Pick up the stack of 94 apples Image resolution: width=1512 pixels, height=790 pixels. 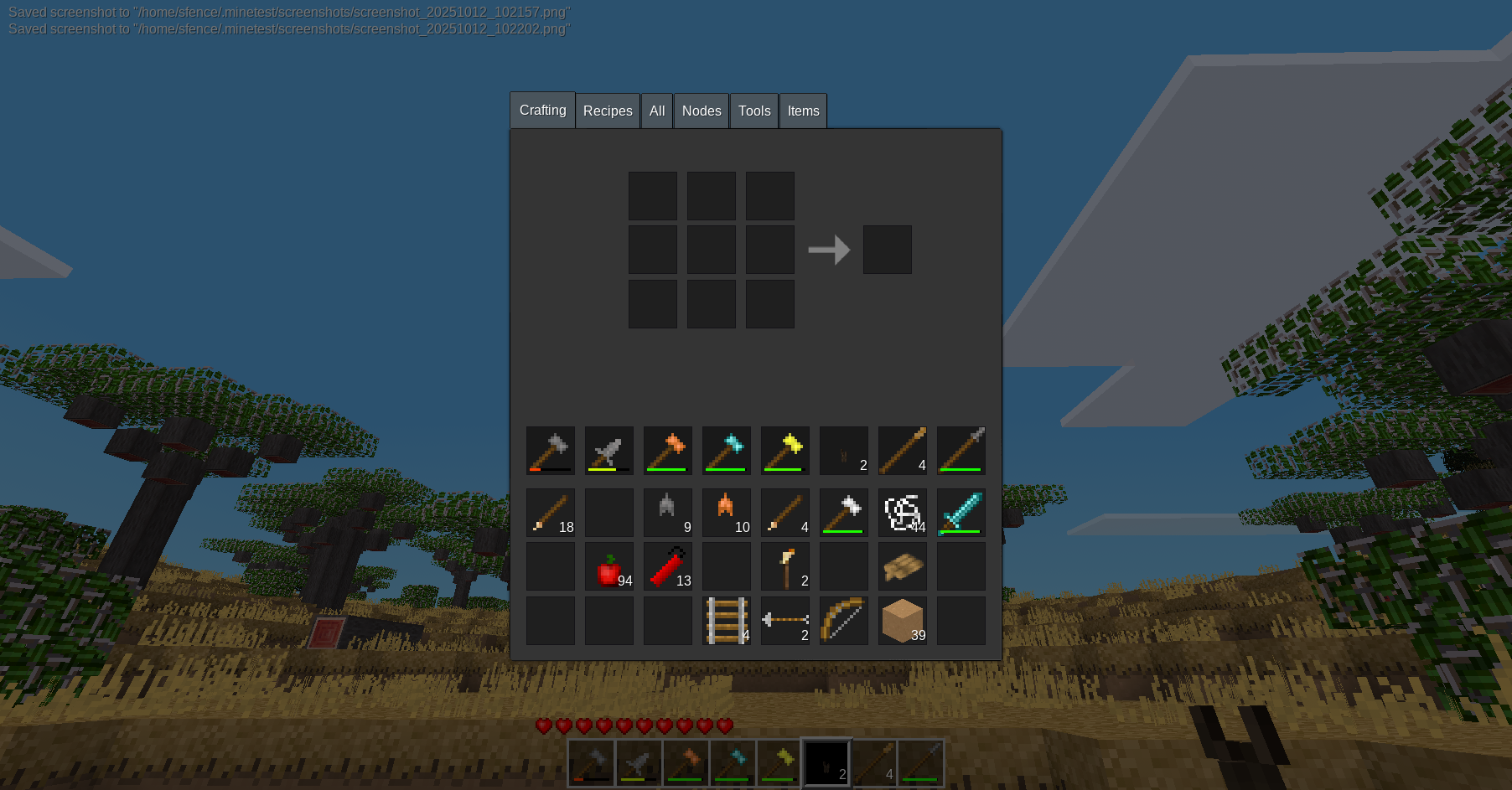coord(609,567)
